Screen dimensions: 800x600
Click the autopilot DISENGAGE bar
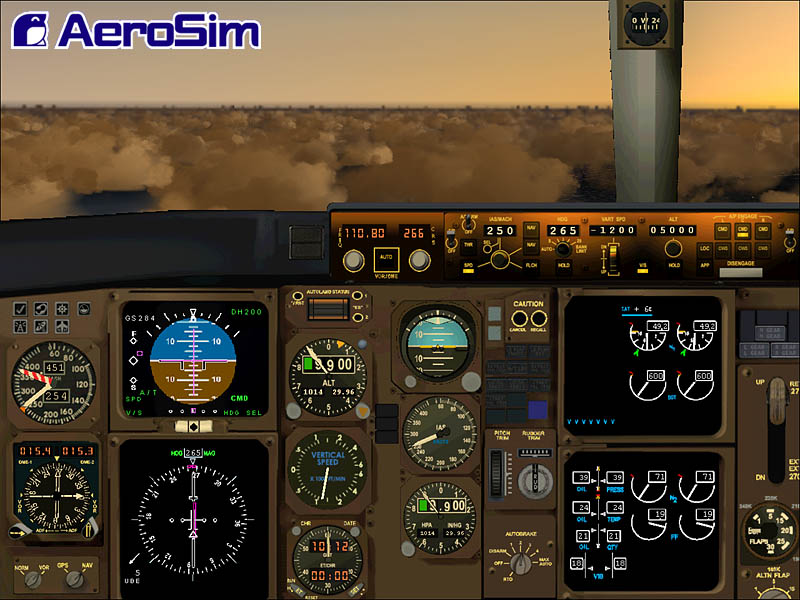pos(741,271)
